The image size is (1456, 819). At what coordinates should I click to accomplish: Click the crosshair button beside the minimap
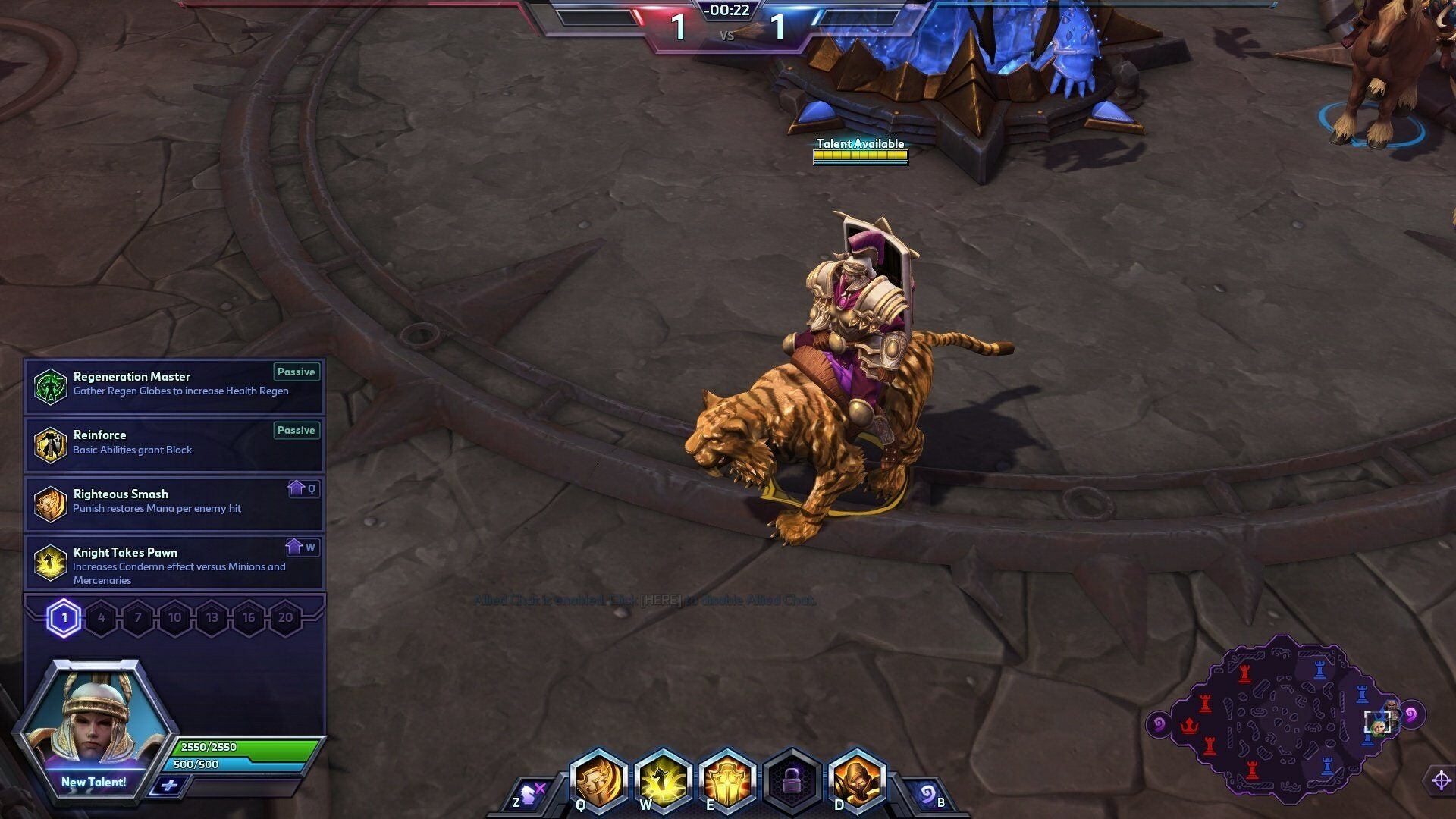point(1441,780)
